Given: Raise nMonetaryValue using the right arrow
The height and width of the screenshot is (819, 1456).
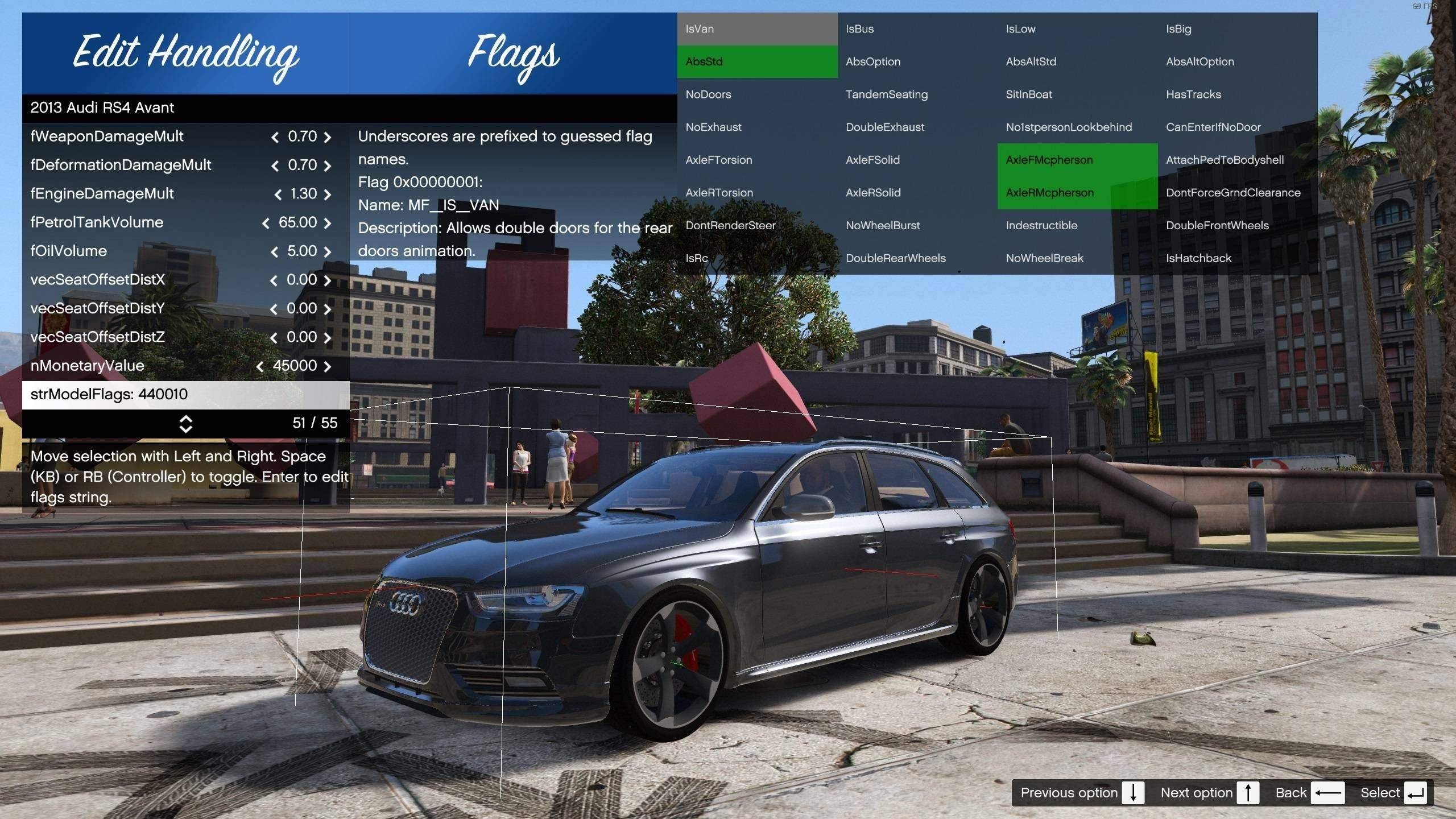Looking at the screenshot, I should coord(328,366).
